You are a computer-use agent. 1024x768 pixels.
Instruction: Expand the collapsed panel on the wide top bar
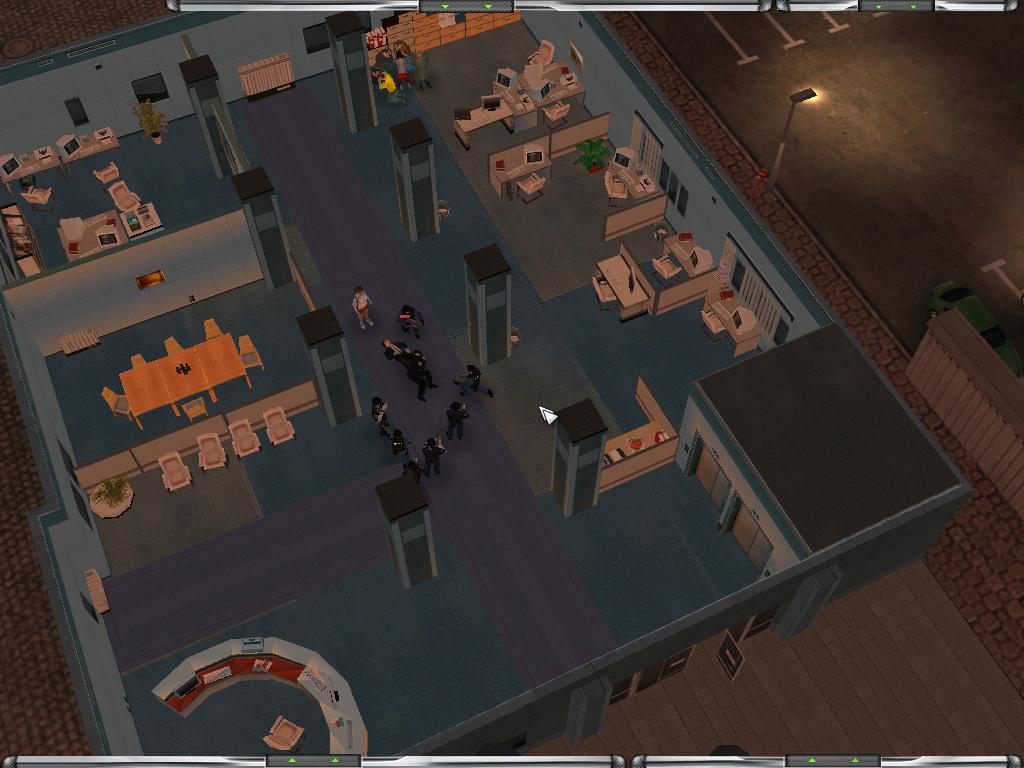click(466, 6)
